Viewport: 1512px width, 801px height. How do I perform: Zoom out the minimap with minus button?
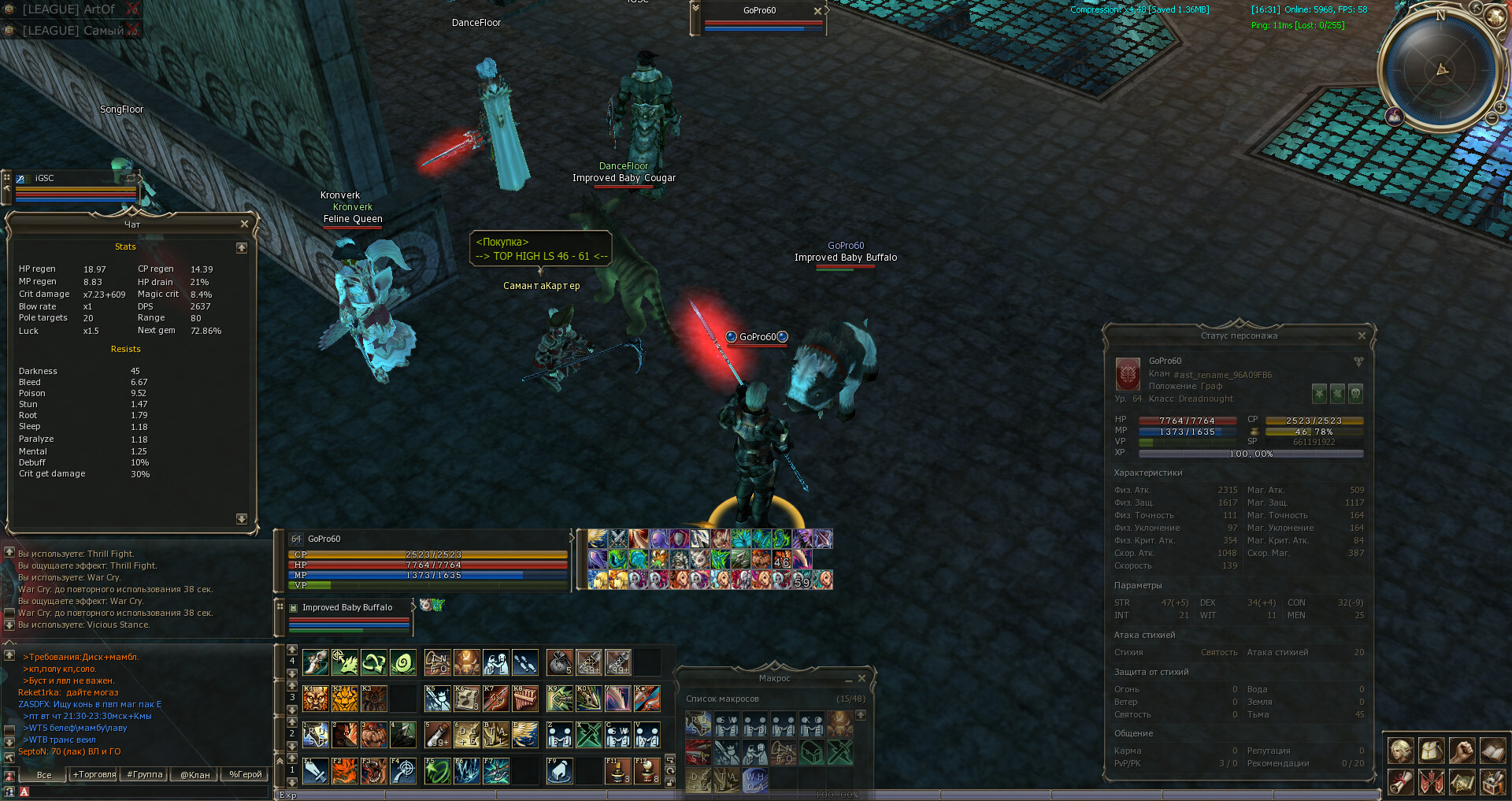[1491, 118]
